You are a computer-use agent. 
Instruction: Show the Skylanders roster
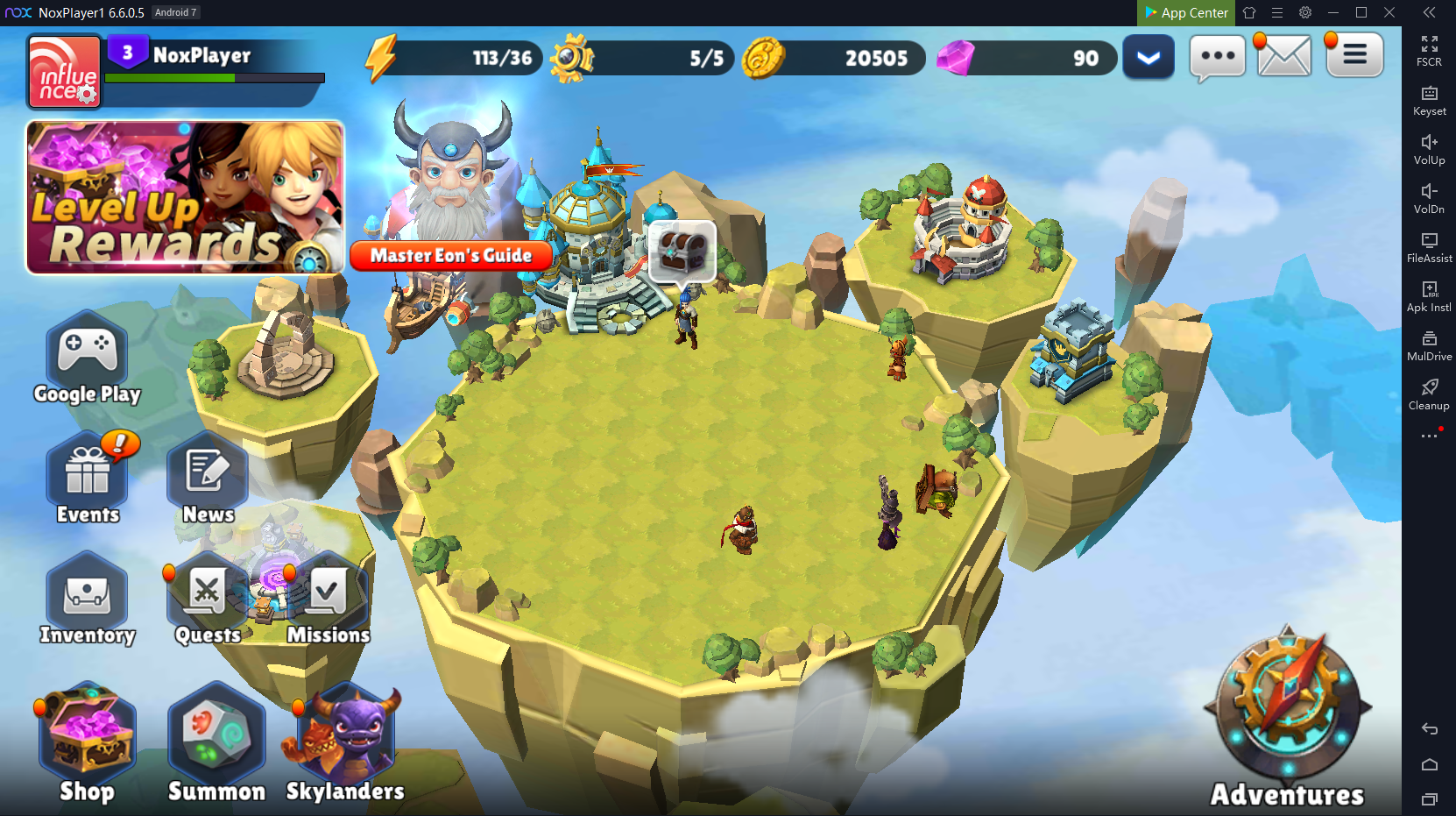pyautogui.click(x=345, y=734)
